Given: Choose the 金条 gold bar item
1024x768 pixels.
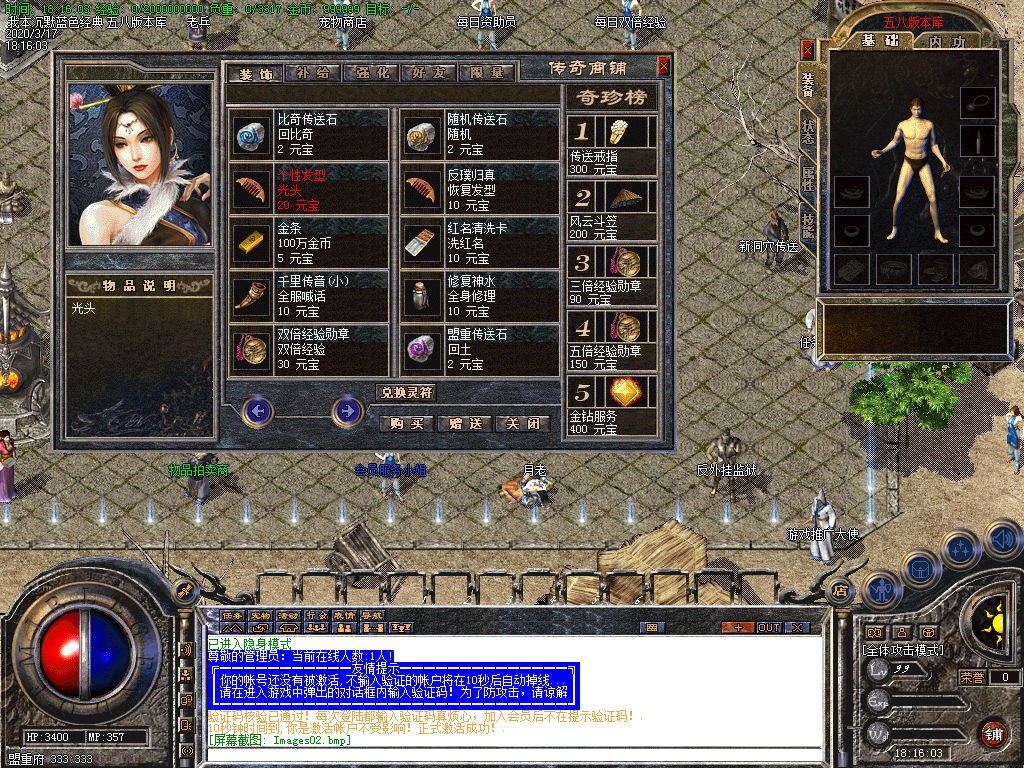Looking at the screenshot, I should (308, 242).
